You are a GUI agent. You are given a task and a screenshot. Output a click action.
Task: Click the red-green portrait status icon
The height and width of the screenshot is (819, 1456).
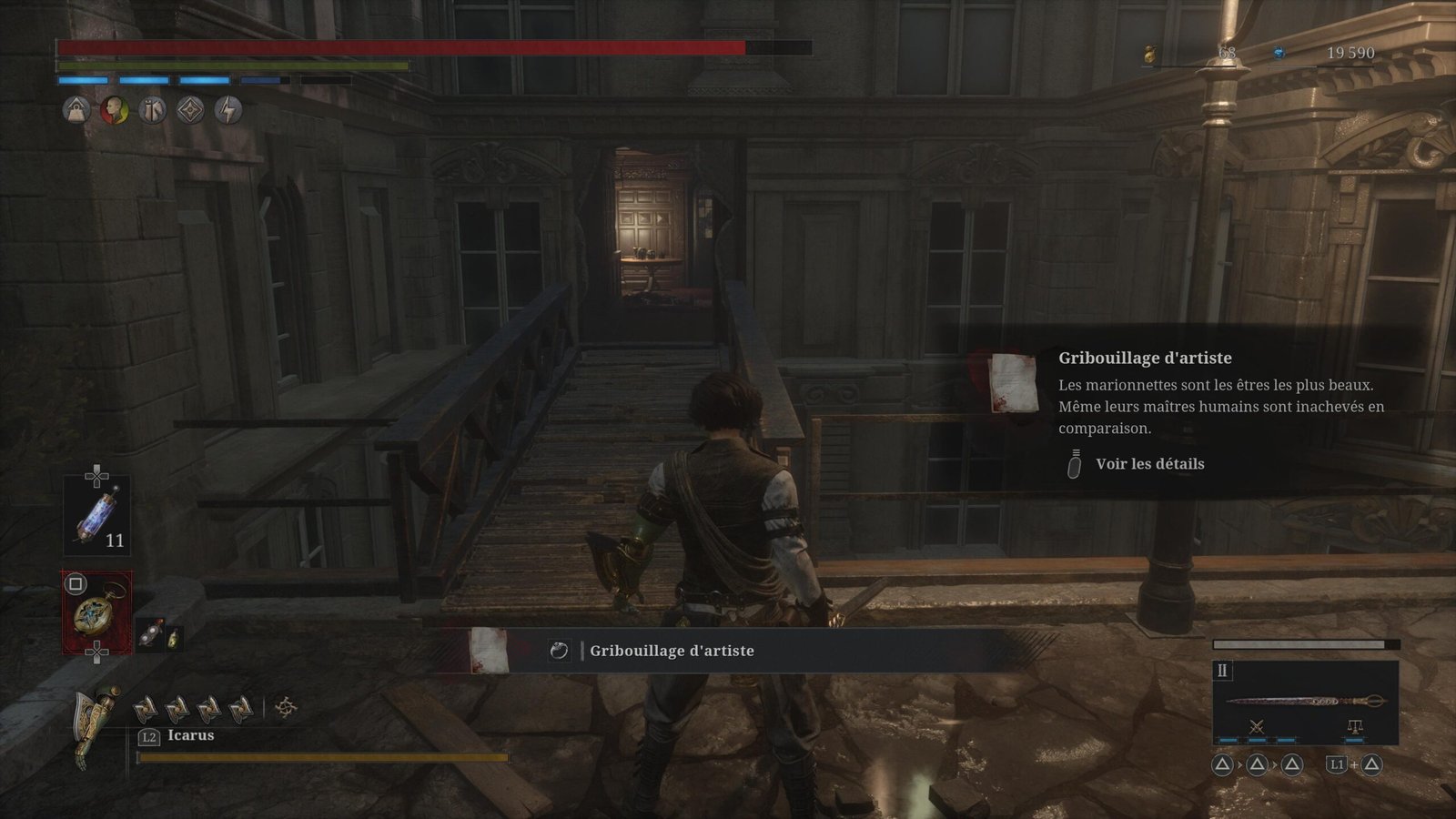tap(114, 111)
